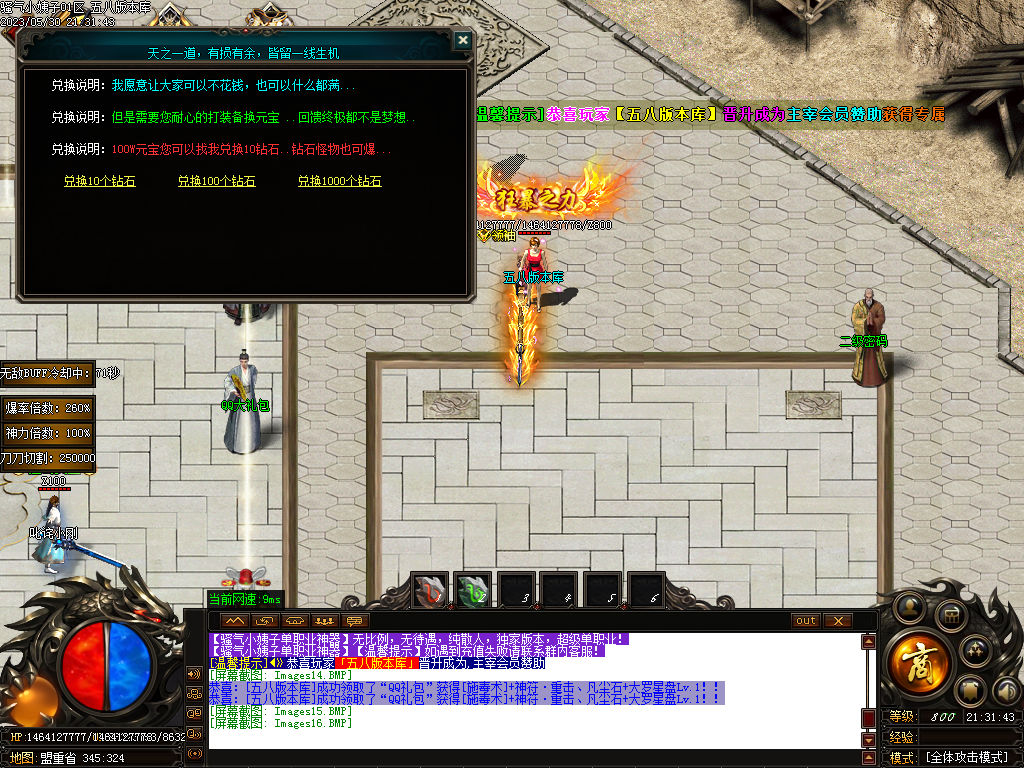Open the bag chest icon

953,613
